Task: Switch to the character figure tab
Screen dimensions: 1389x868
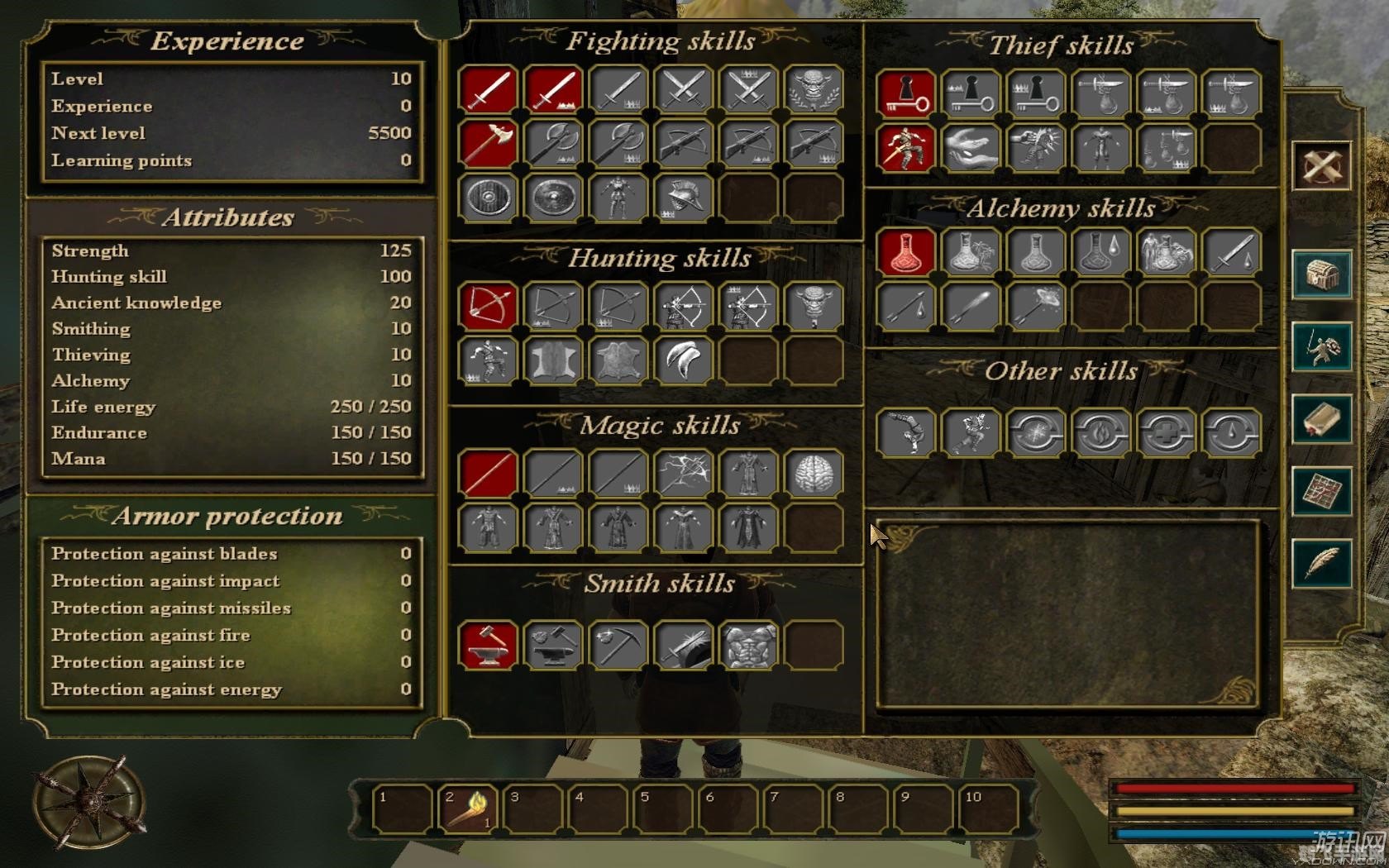Action: (1320, 347)
